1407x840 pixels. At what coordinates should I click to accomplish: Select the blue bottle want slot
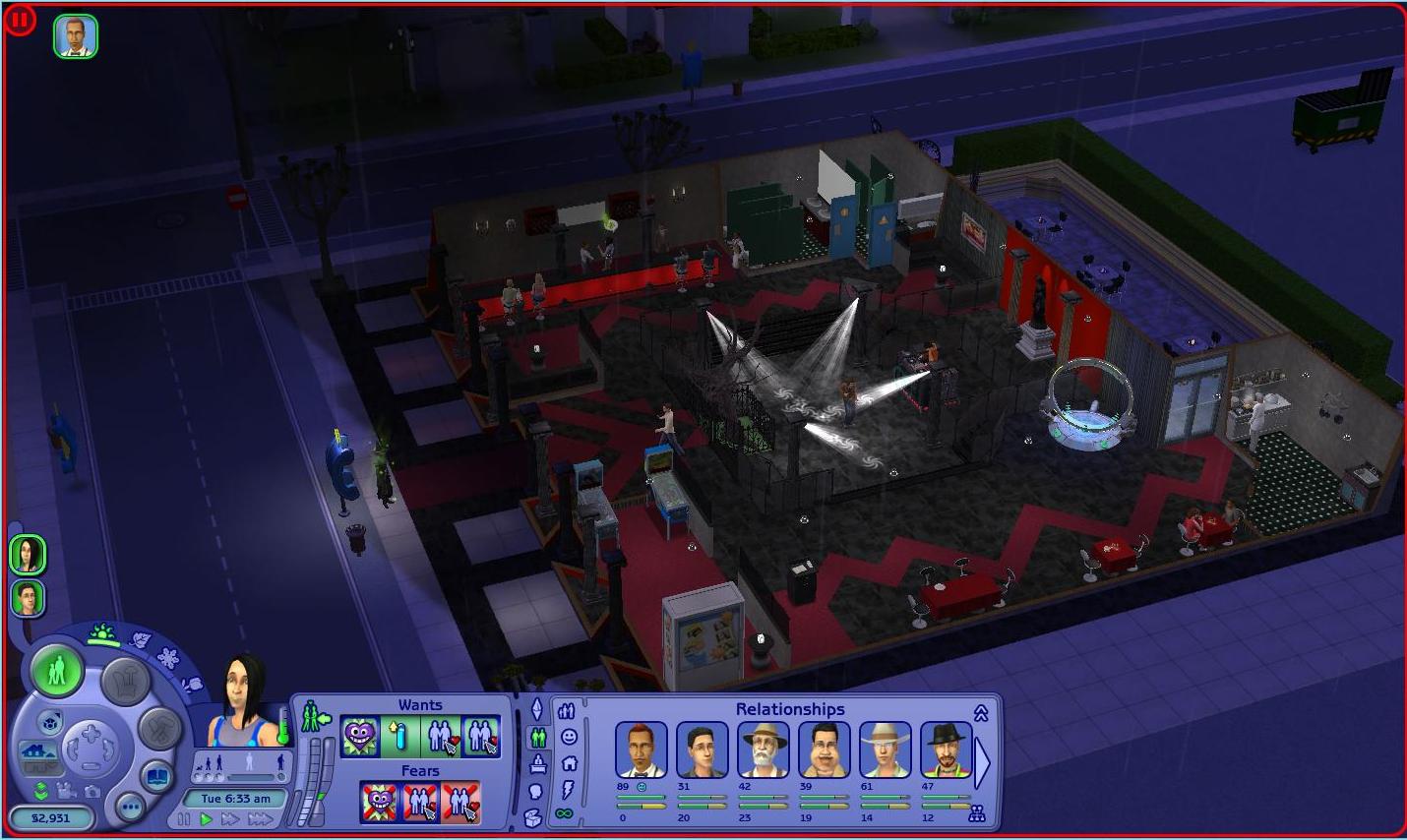click(x=399, y=736)
